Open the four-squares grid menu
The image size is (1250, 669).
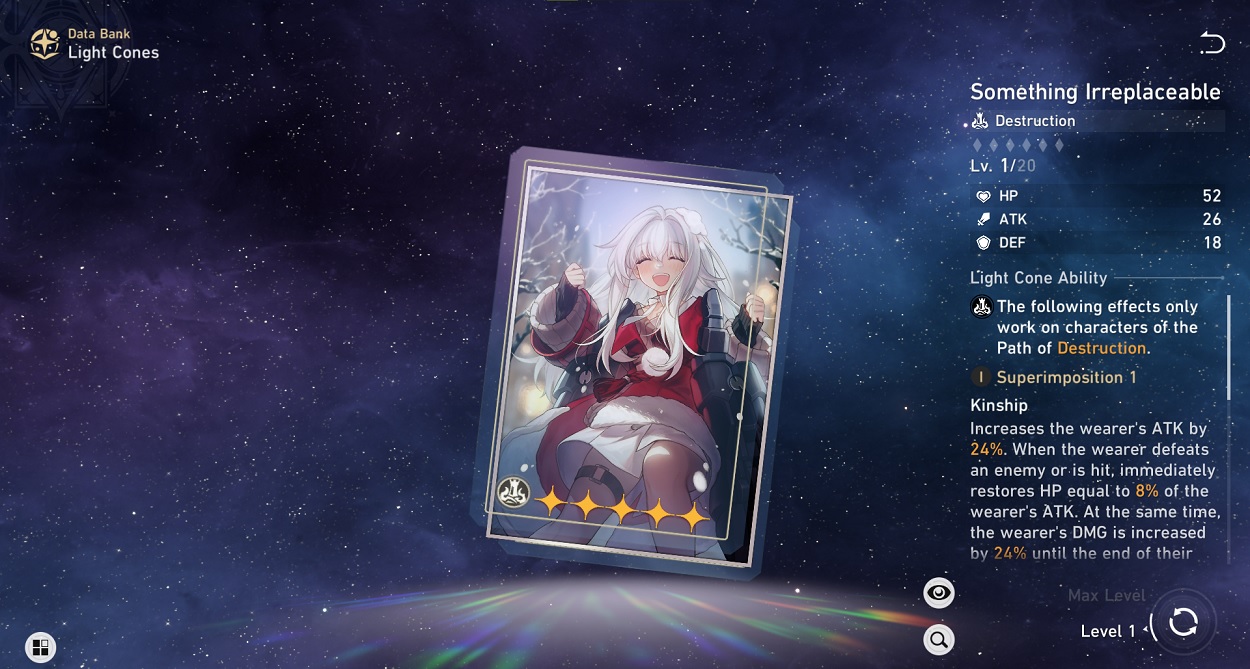pyautogui.click(x=41, y=647)
